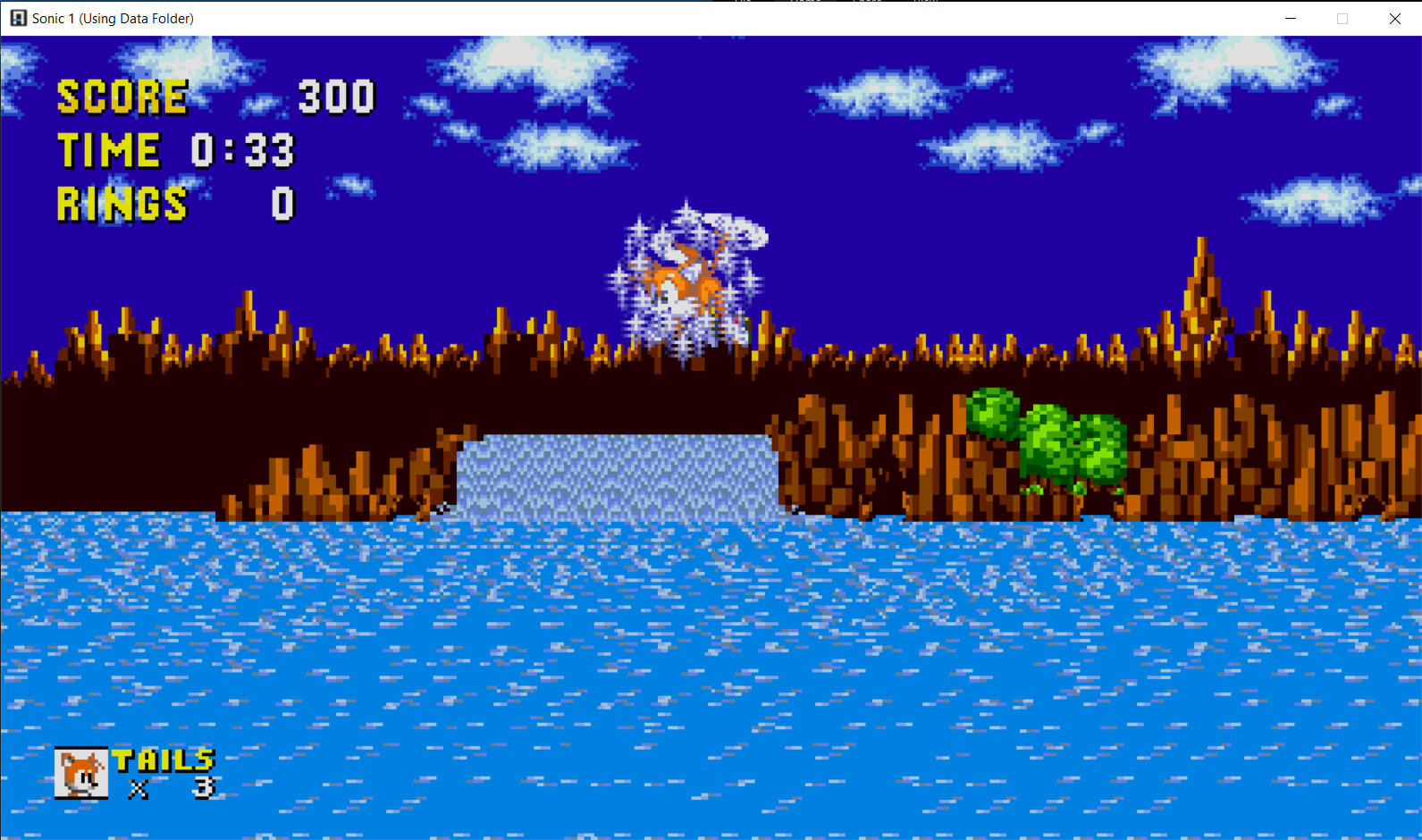Click the green trees on the rocky ledge

tap(1041, 438)
